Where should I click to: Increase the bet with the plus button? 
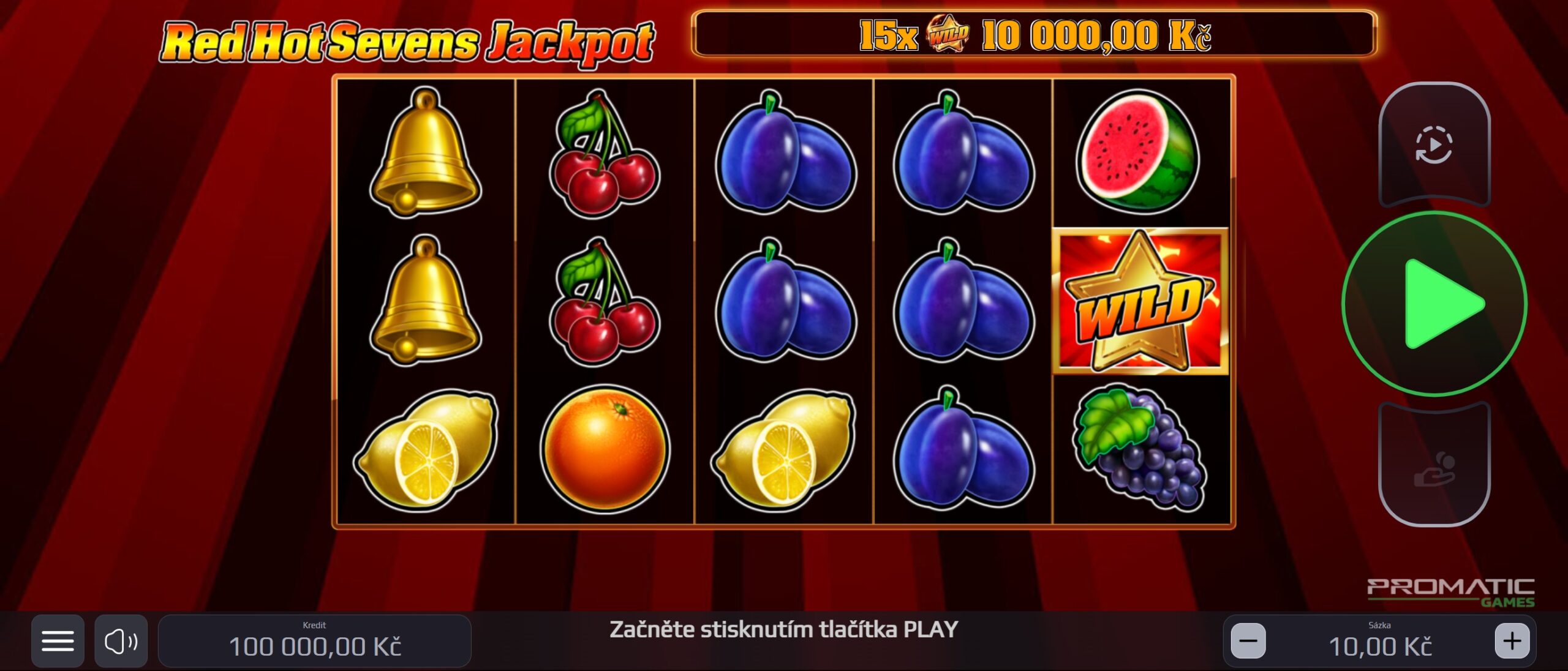click(x=1512, y=641)
